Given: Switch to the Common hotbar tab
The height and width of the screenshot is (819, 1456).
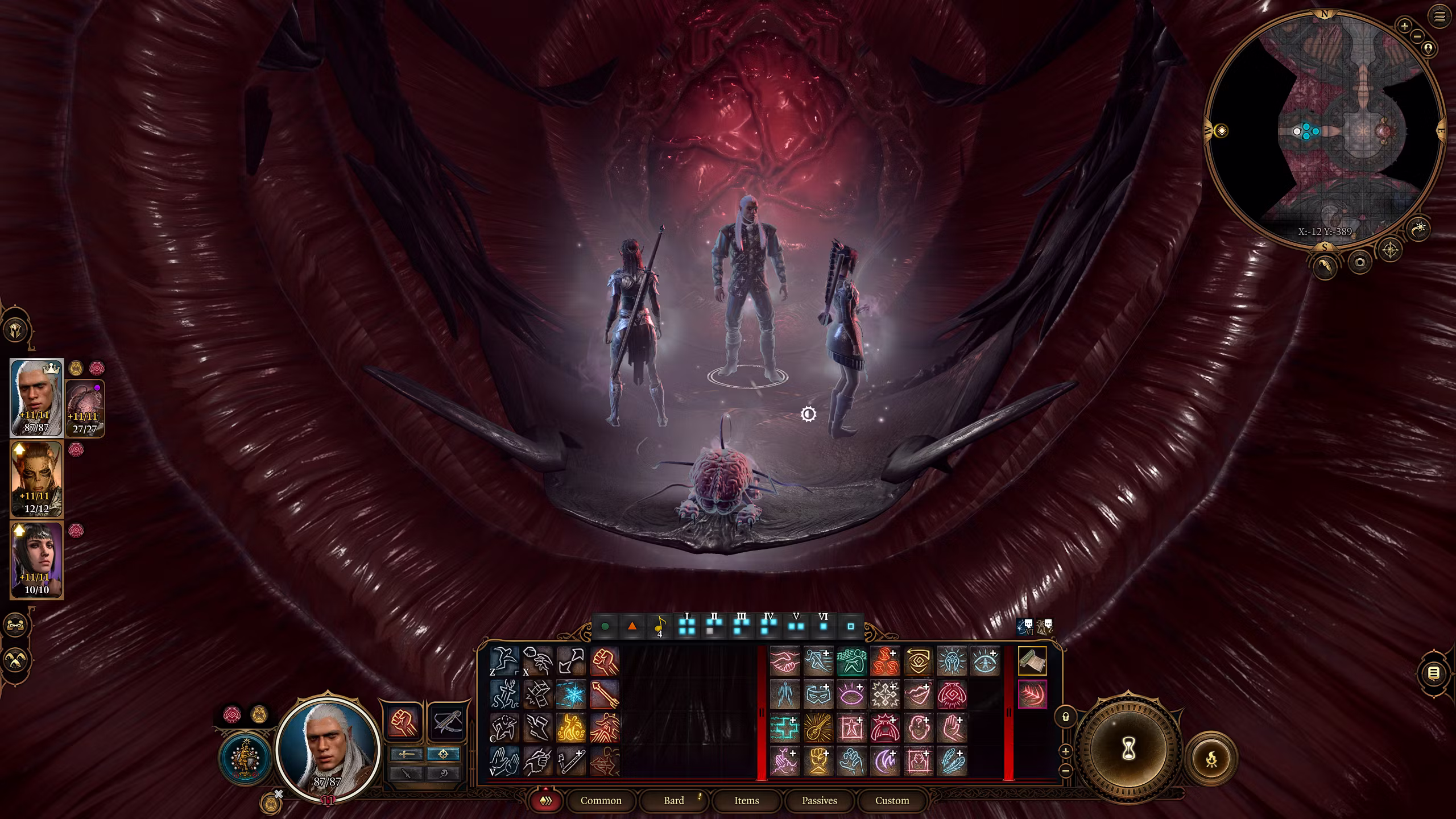Looking at the screenshot, I should (x=601, y=800).
